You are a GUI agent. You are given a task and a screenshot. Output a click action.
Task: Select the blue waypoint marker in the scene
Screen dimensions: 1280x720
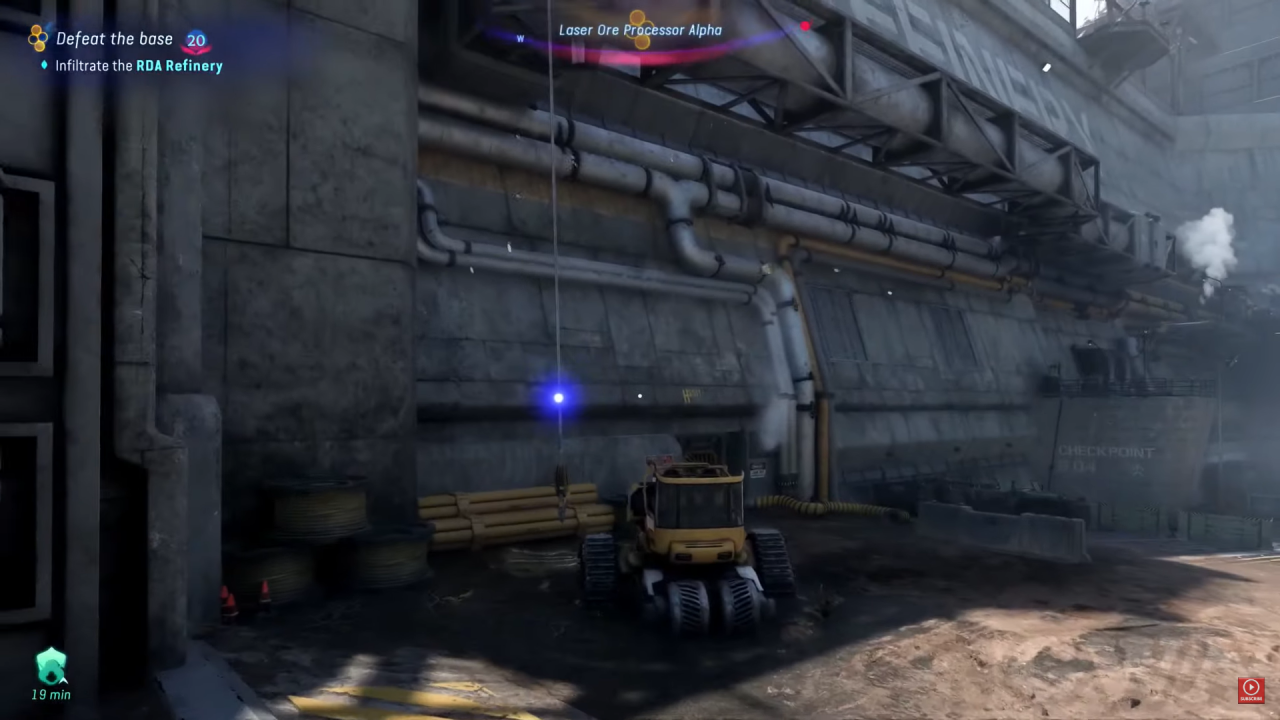(557, 397)
